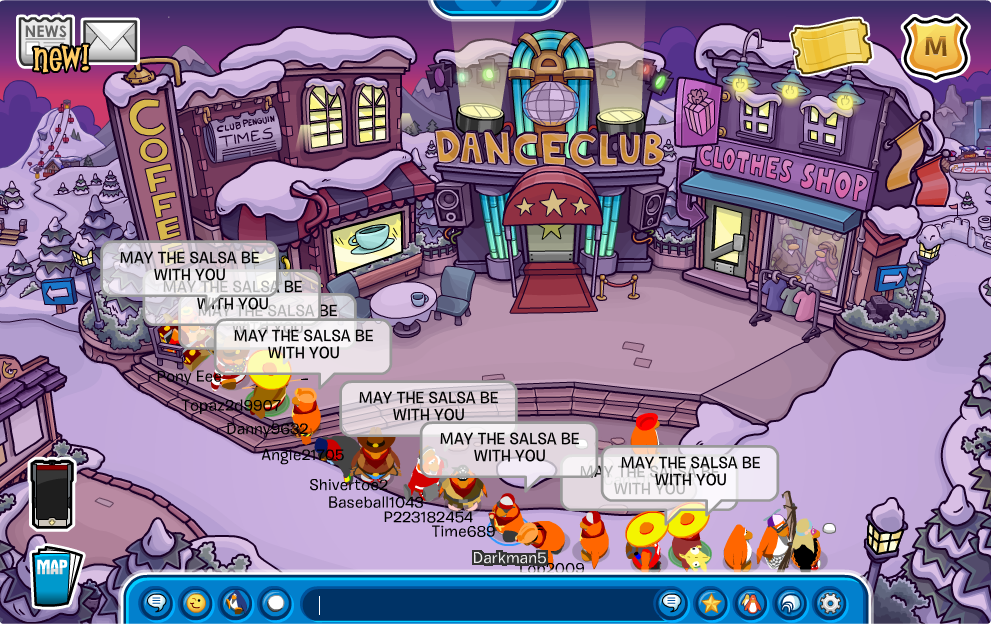
Task: Open the emoticons smiley menu
Action: tap(196, 603)
